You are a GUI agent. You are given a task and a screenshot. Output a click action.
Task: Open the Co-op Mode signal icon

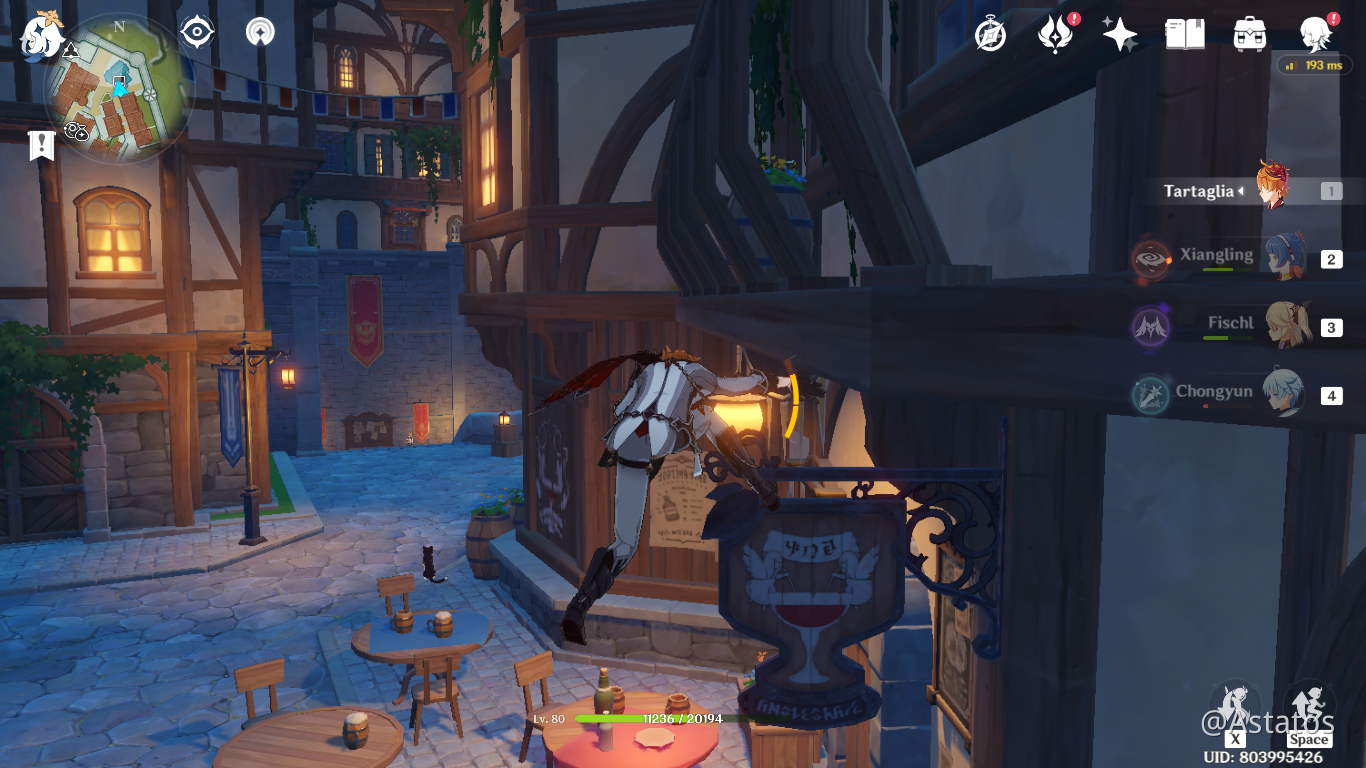pyautogui.click(x=260, y=32)
